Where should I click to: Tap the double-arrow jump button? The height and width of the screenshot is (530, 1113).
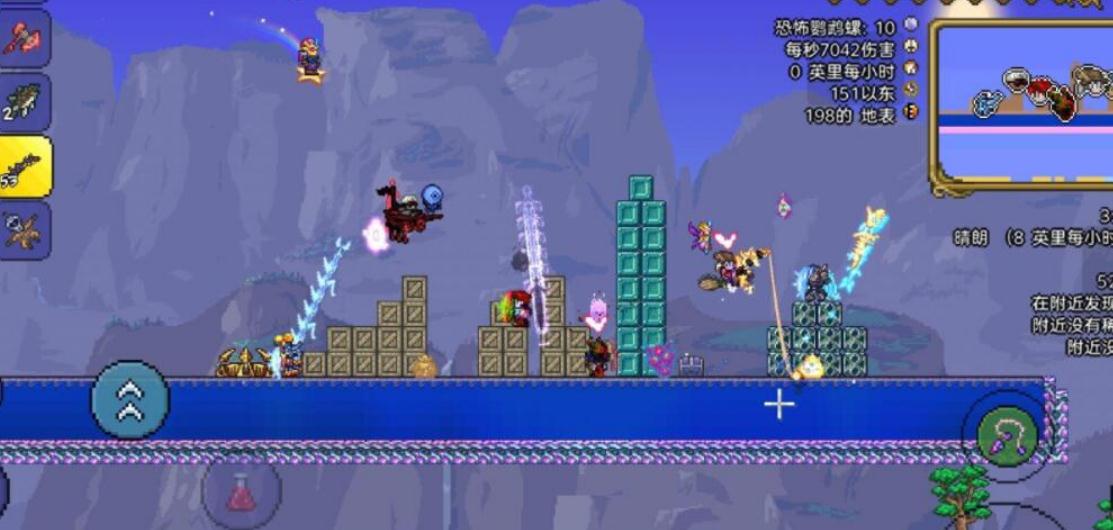130,400
